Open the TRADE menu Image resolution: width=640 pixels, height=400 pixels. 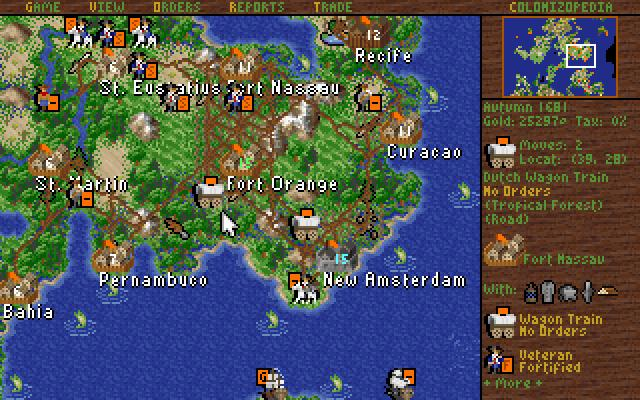[331, 6]
